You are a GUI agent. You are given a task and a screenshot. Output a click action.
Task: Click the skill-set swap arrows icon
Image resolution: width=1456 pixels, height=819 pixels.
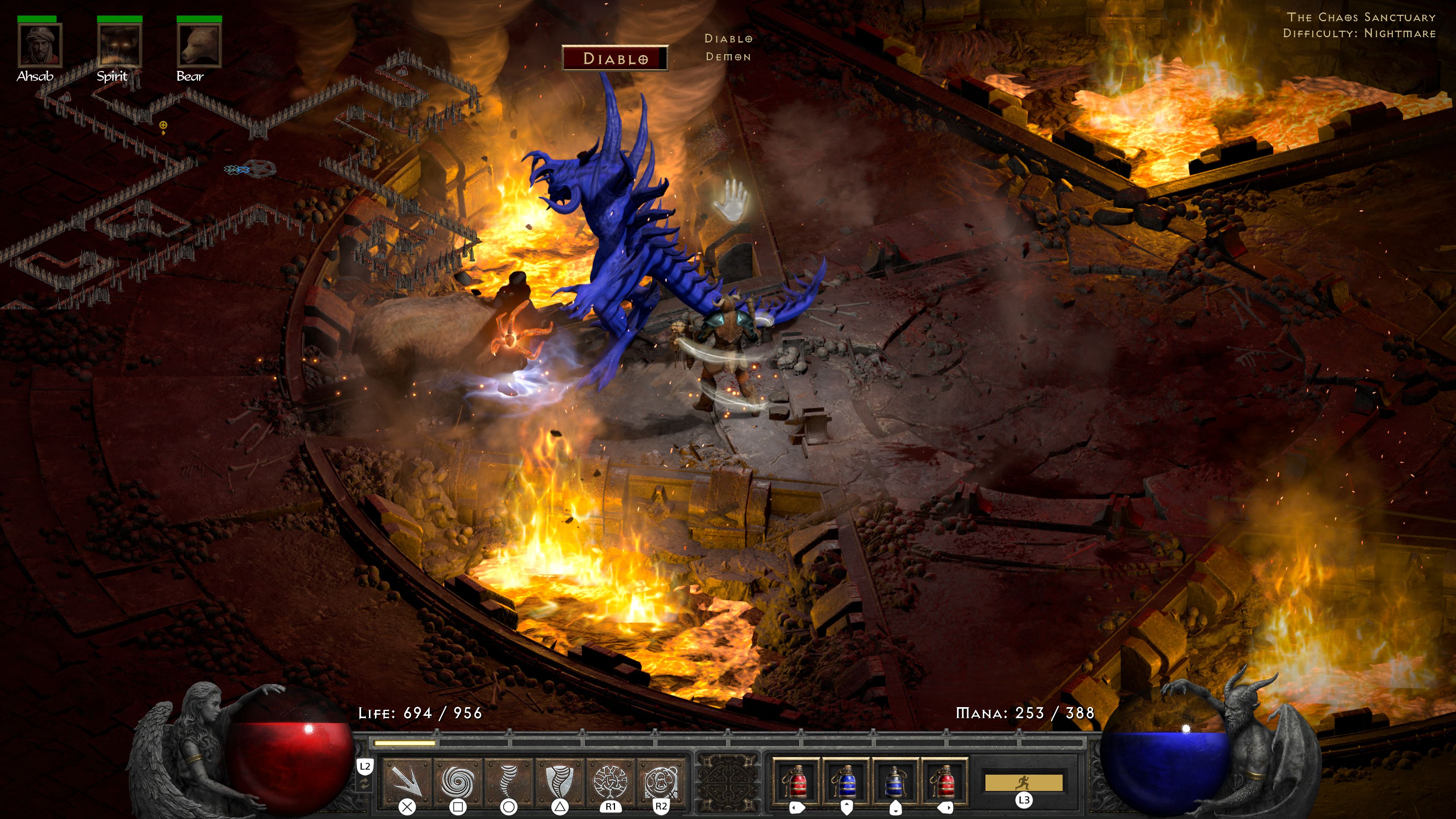point(365,783)
